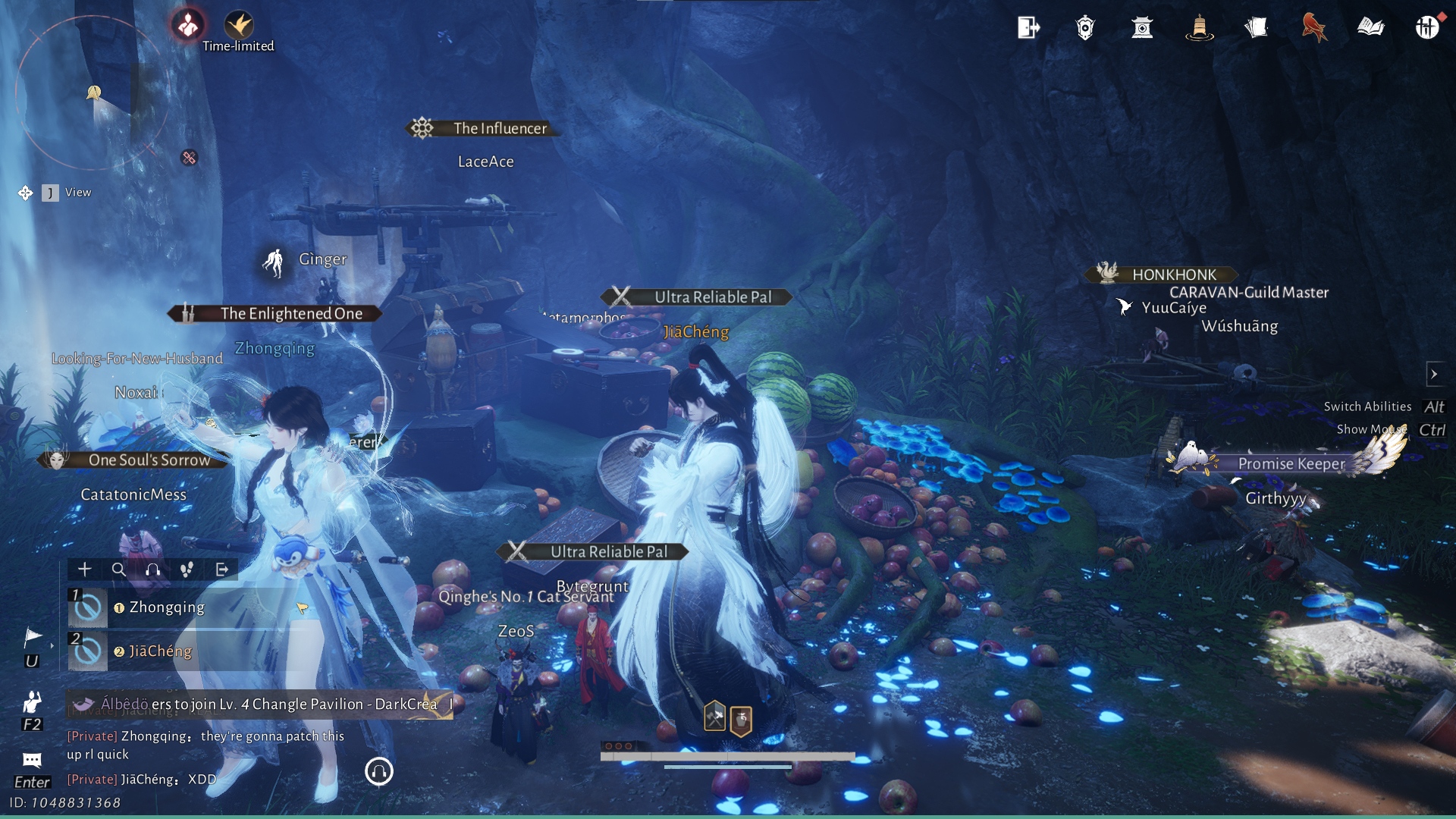
Task: Click the footprints follow button
Action: click(x=187, y=569)
